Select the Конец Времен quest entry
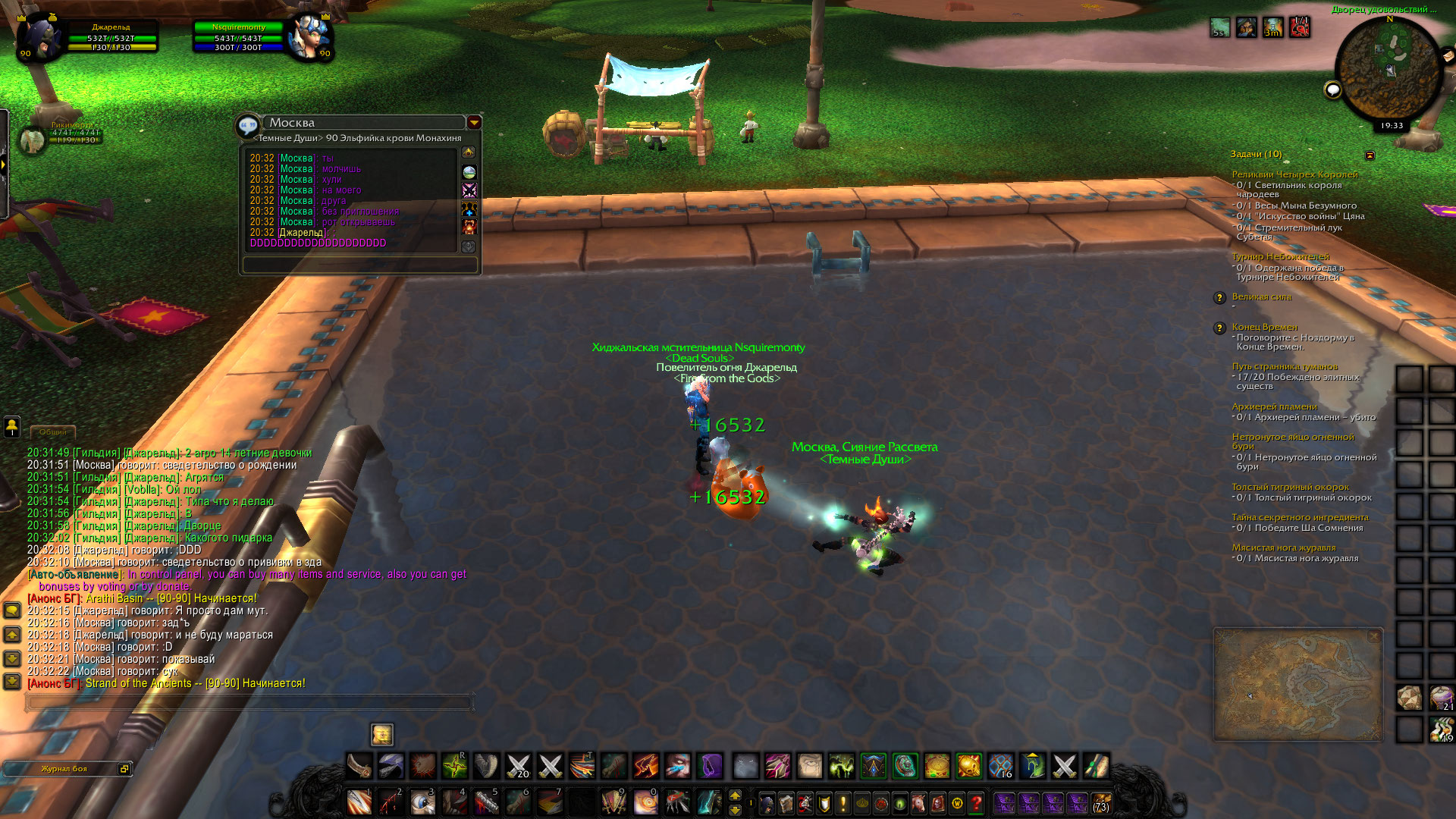This screenshot has height=819, width=1456. [x=1264, y=327]
